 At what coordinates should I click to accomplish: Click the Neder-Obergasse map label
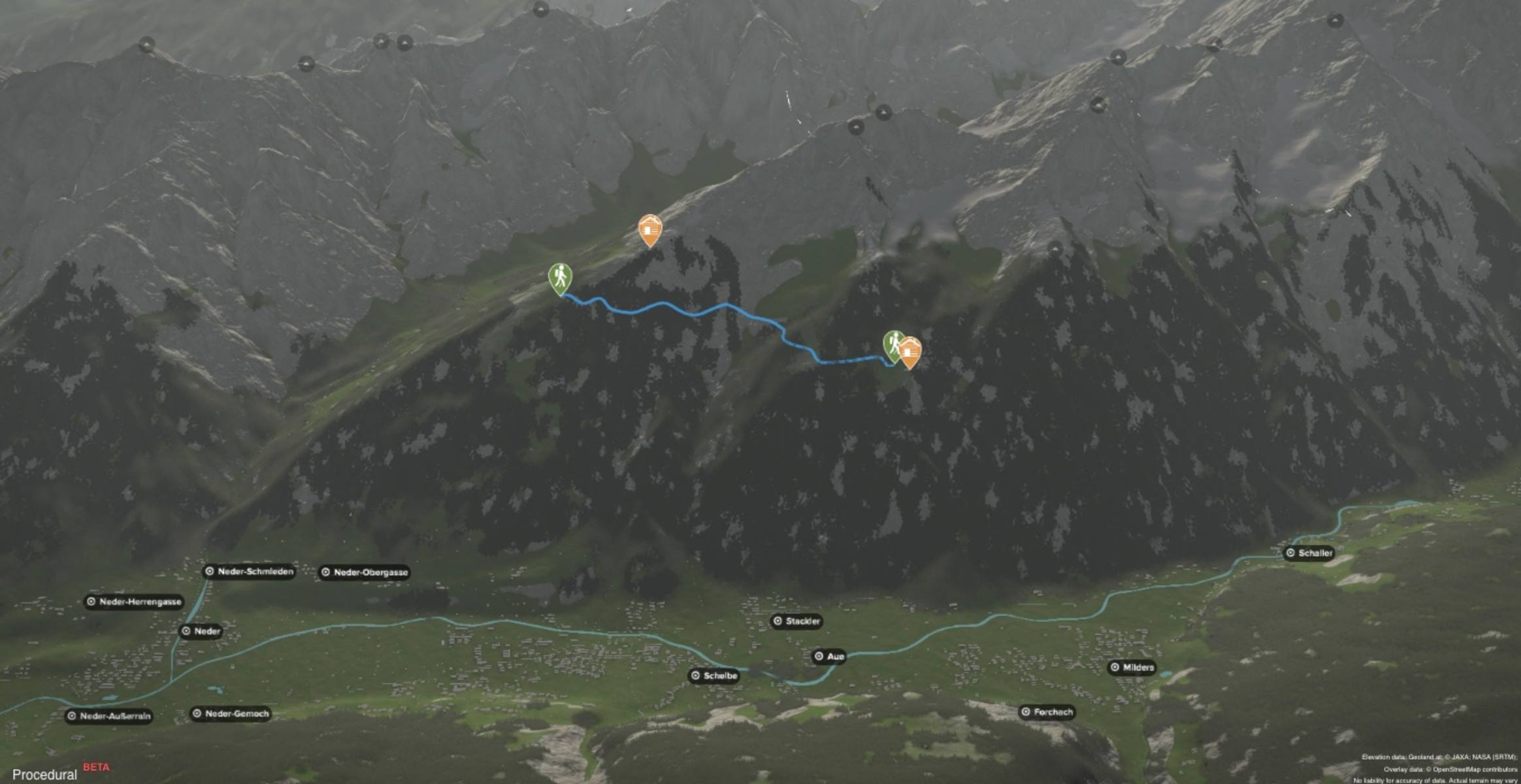click(364, 573)
